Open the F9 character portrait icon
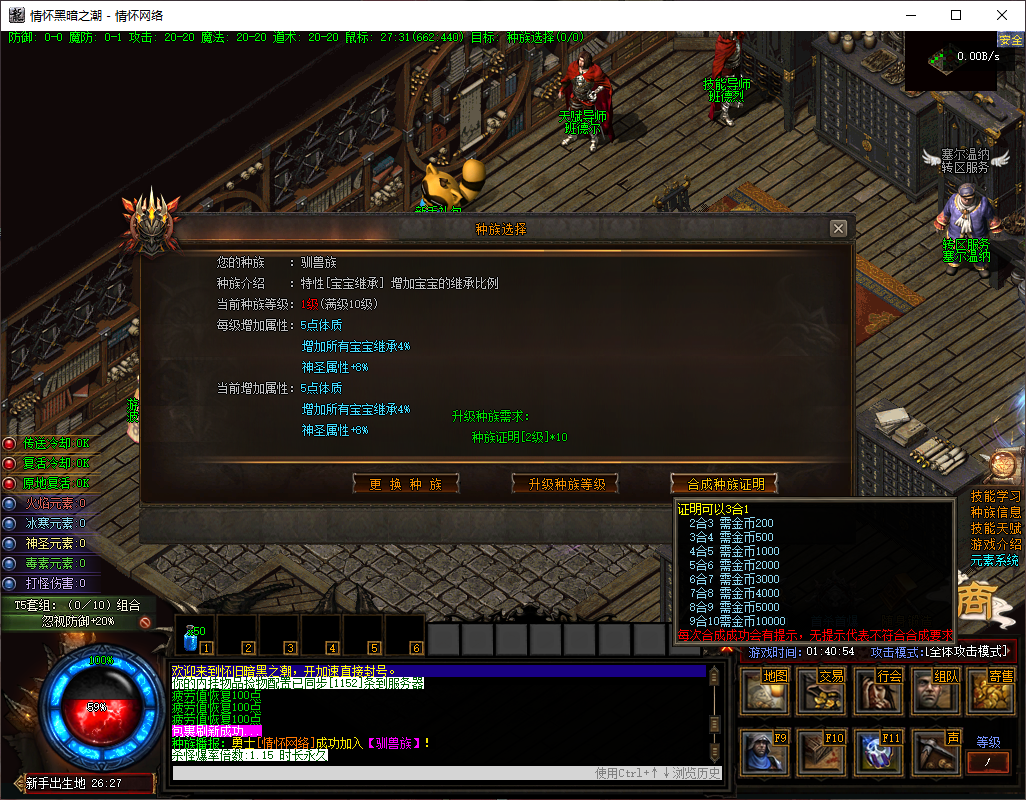This screenshot has height=800, width=1026. pos(764,752)
